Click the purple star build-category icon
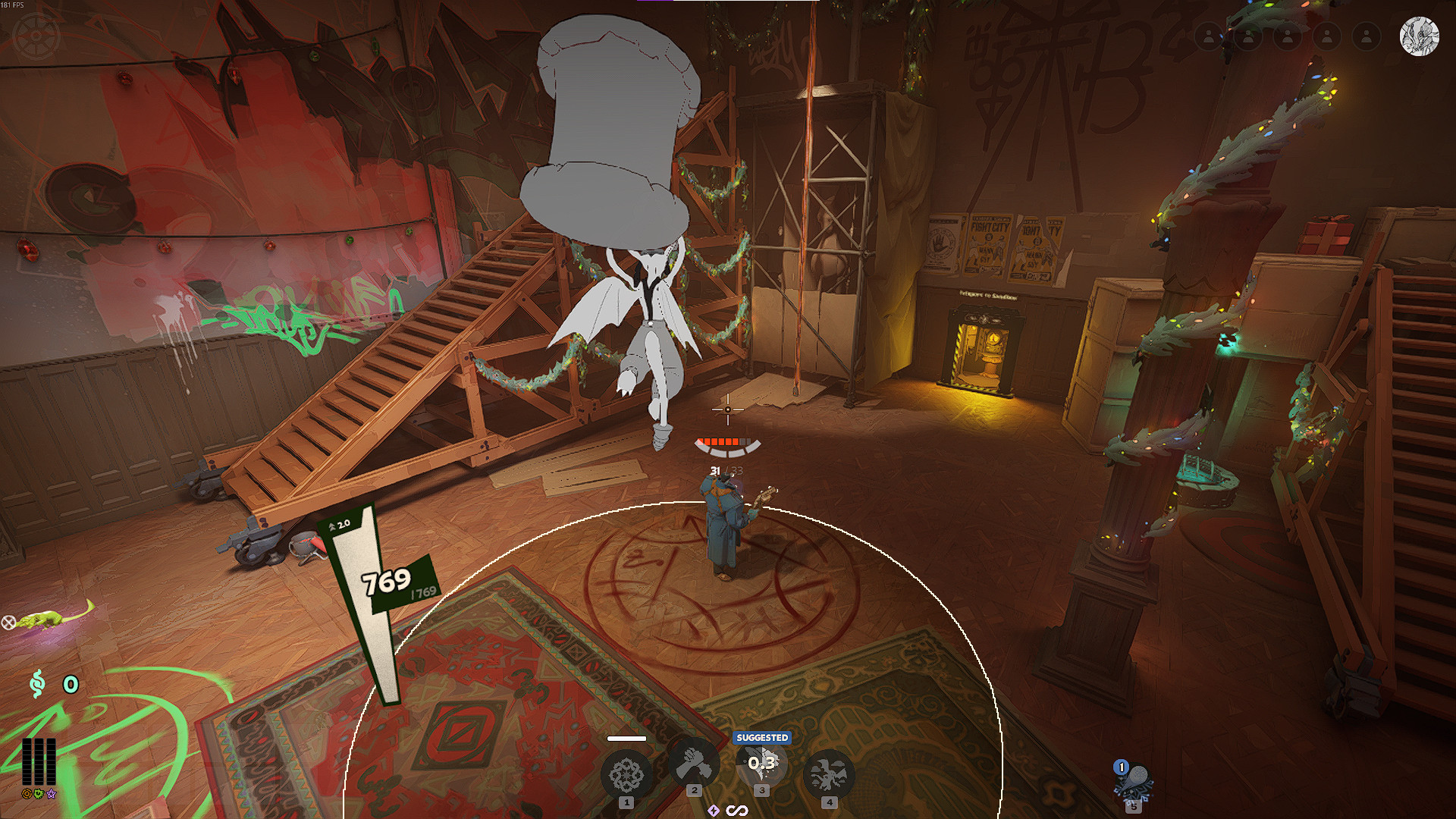The width and height of the screenshot is (1456, 819). [x=52, y=794]
